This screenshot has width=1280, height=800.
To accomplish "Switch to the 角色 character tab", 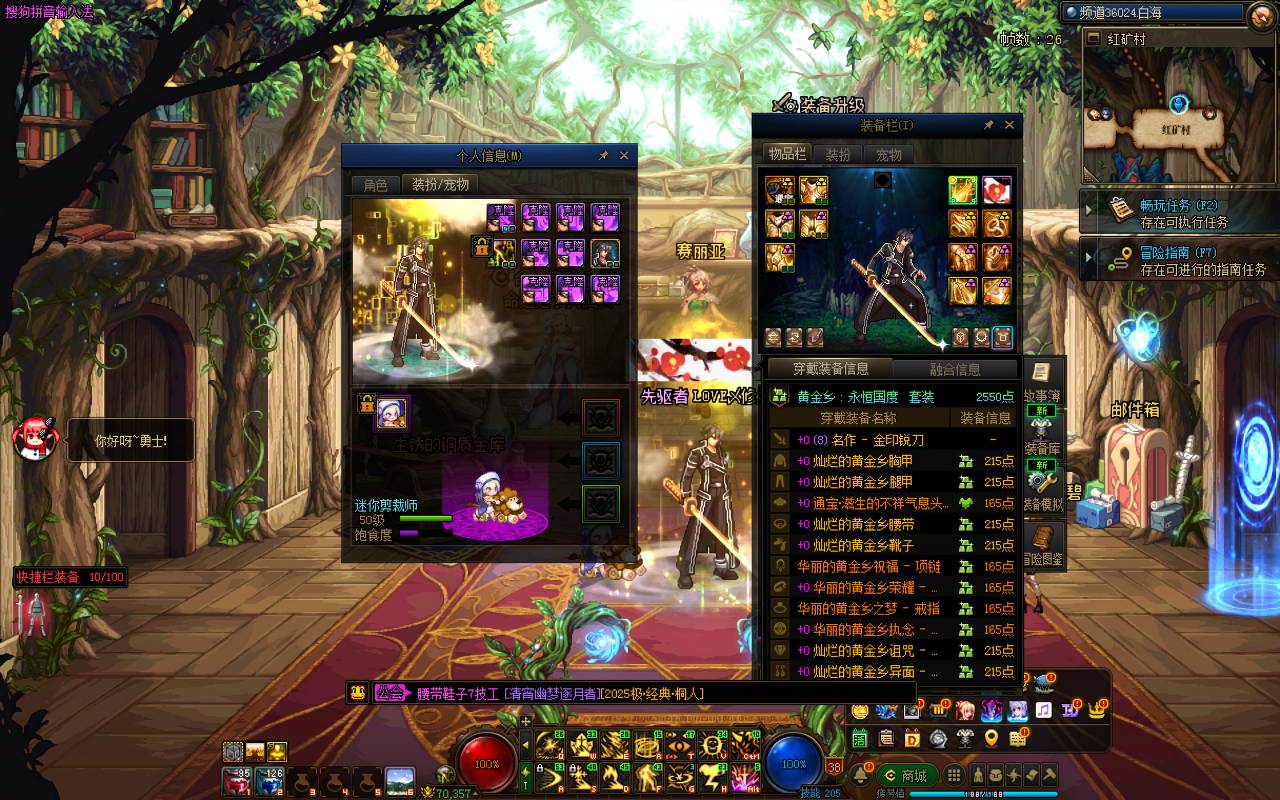I will (x=376, y=185).
